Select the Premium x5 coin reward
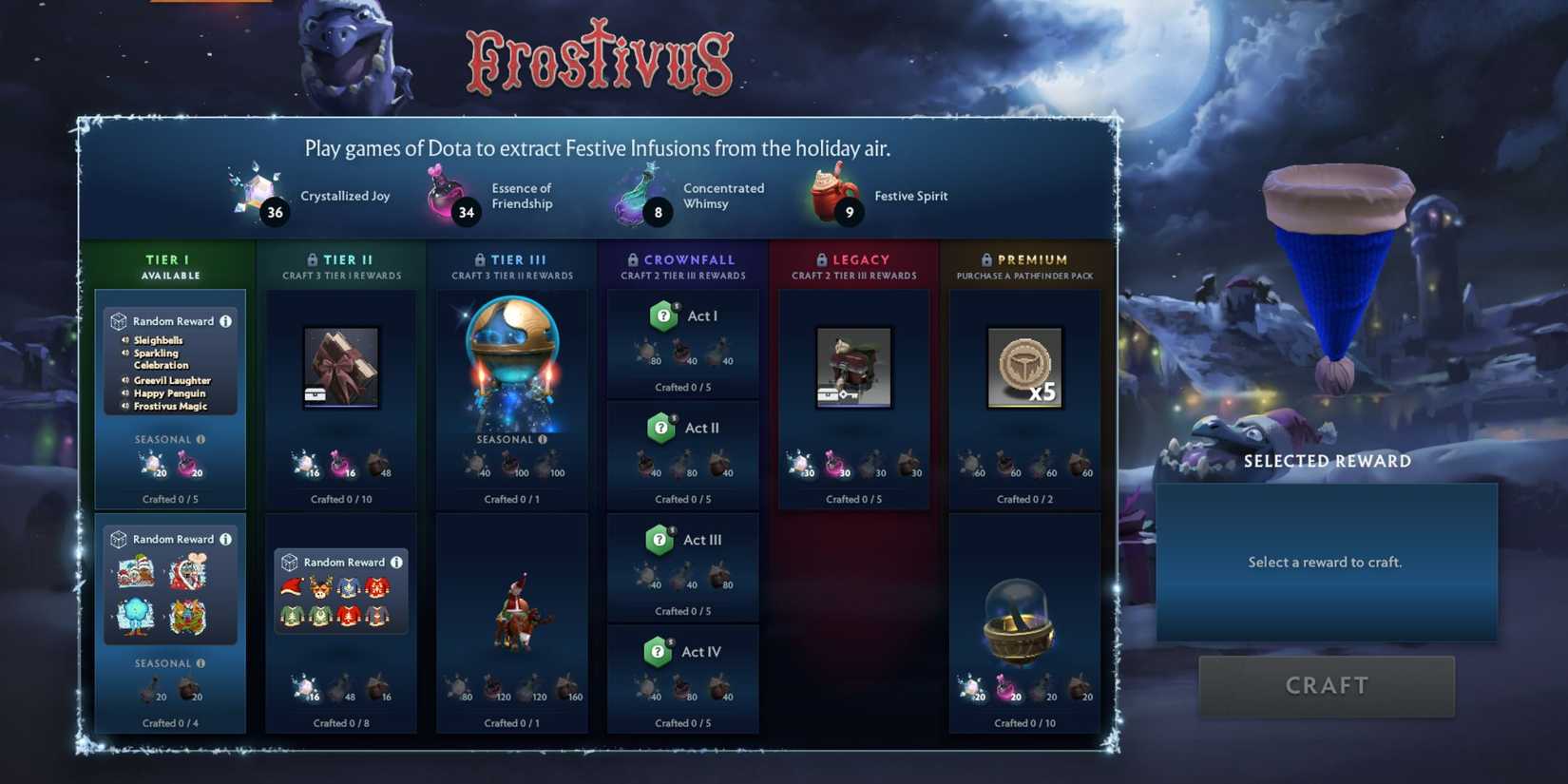The height and width of the screenshot is (784, 1568). point(1024,366)
